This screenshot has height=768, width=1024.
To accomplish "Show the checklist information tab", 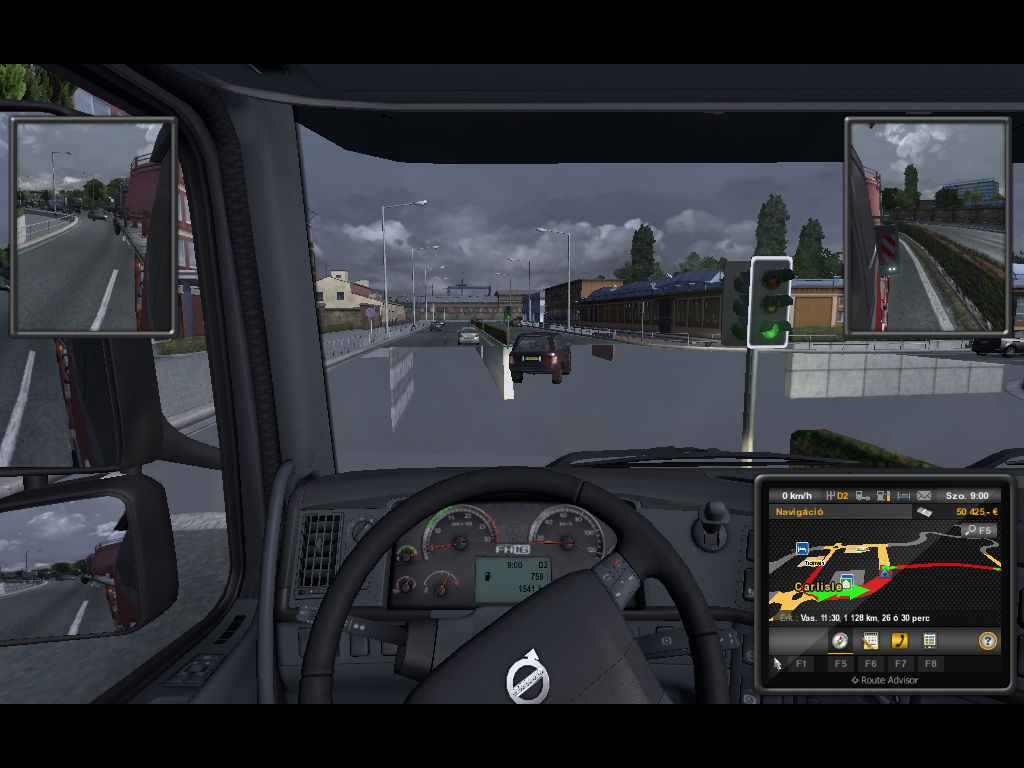I will click(930, 641).
